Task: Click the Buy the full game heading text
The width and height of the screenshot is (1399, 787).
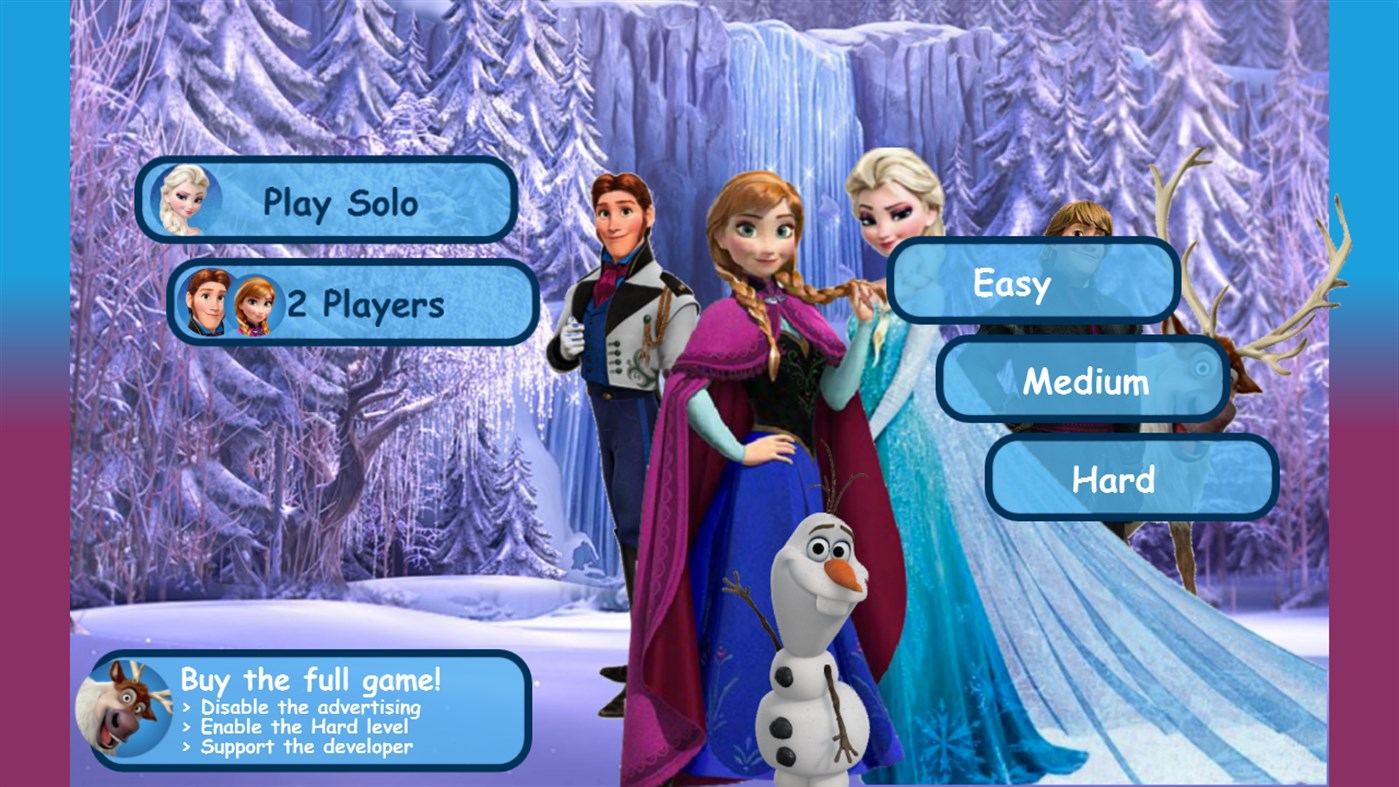Action: pos(310,679)
